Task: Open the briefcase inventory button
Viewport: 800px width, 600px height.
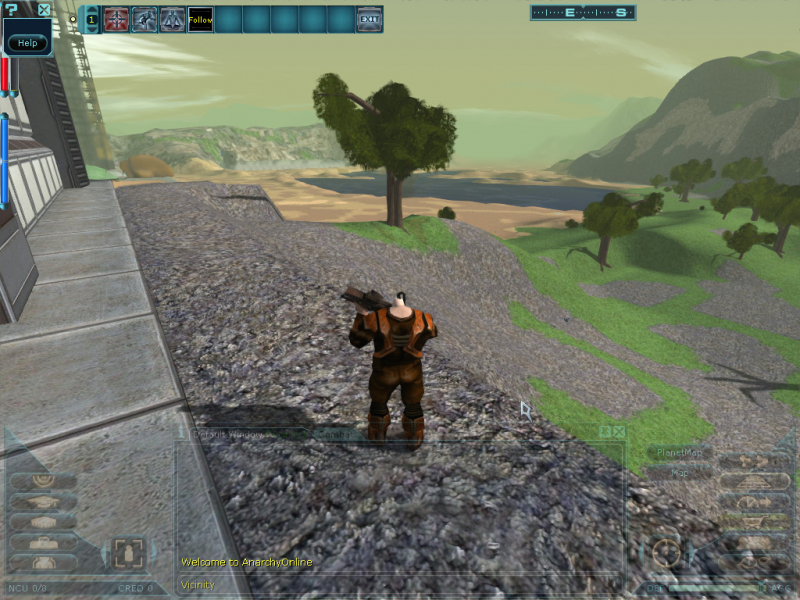Action: coord(42,543)
